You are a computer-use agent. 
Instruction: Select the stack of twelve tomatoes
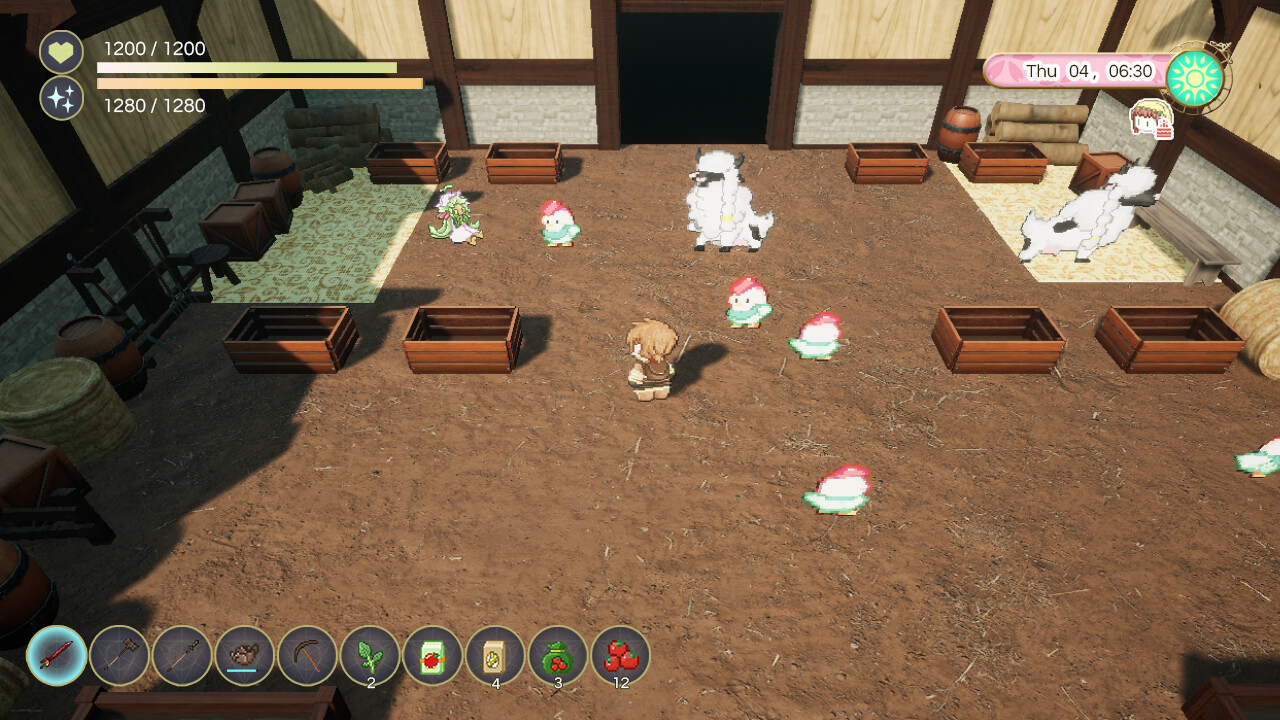click(621, 655)
